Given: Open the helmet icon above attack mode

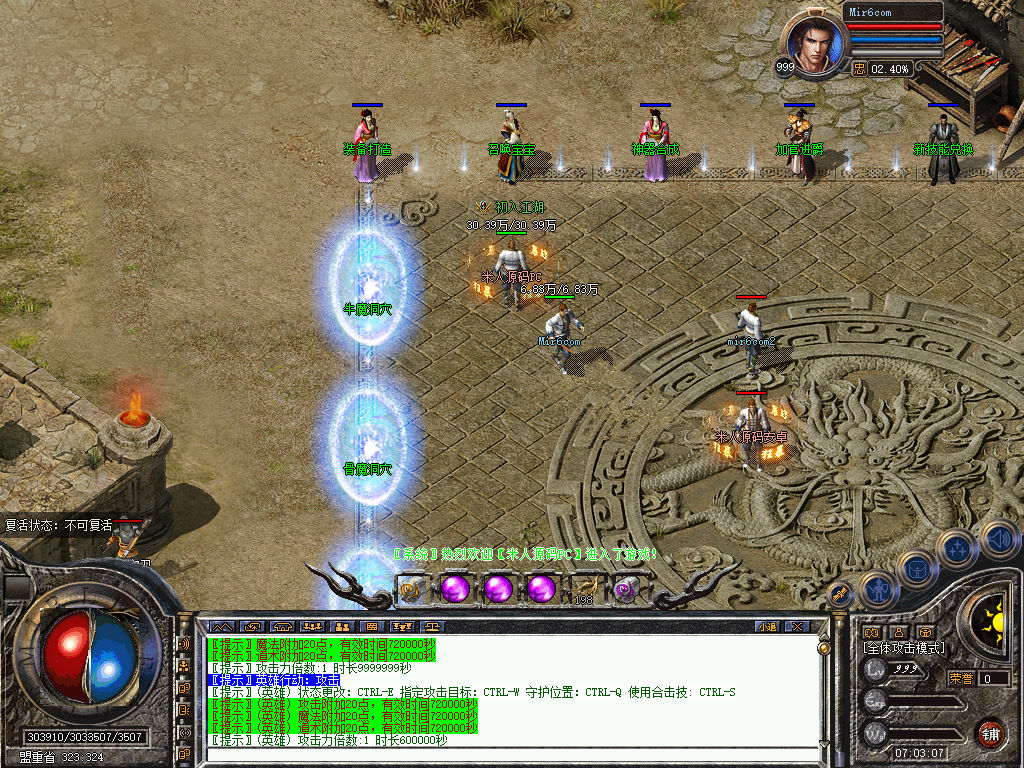Looking at the screenshot, I should tap(926, 632).
